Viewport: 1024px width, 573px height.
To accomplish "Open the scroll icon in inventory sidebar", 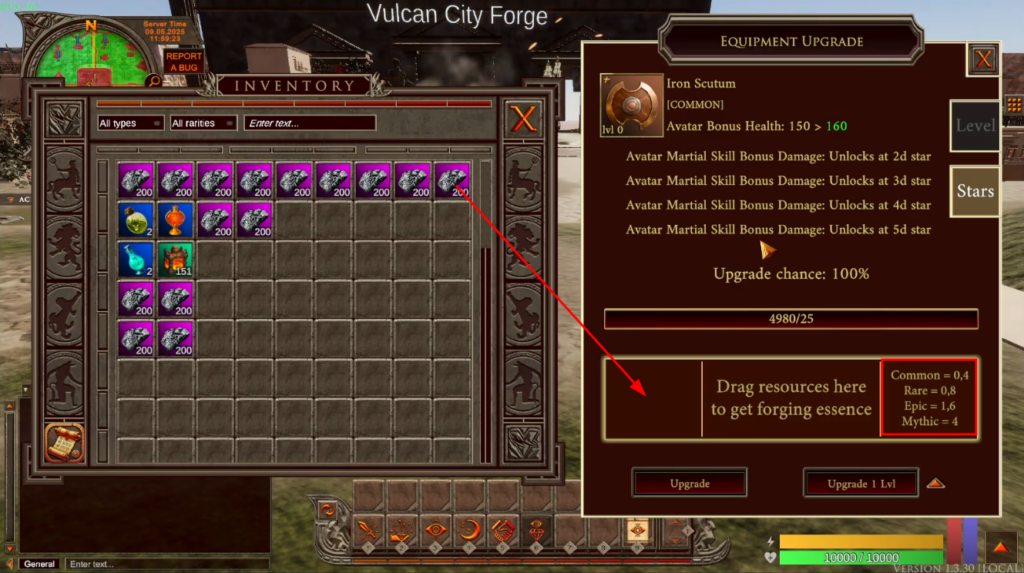I will 64,443.
